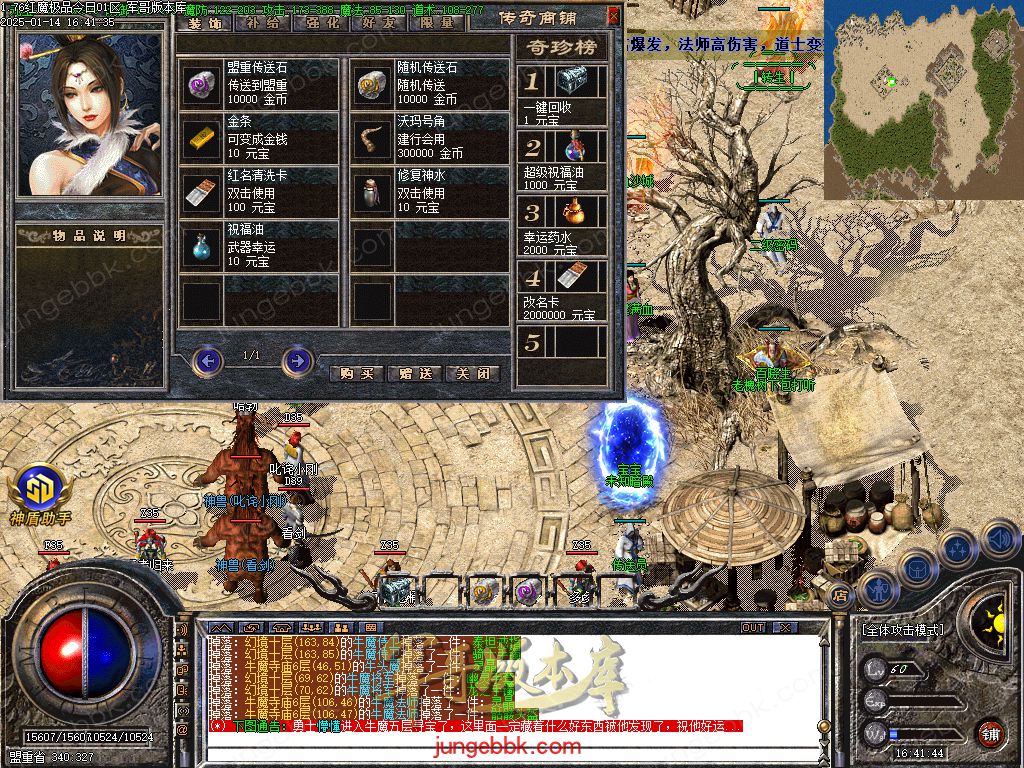
Task: Close the shop with the red X
Action: tap(613, 16)
